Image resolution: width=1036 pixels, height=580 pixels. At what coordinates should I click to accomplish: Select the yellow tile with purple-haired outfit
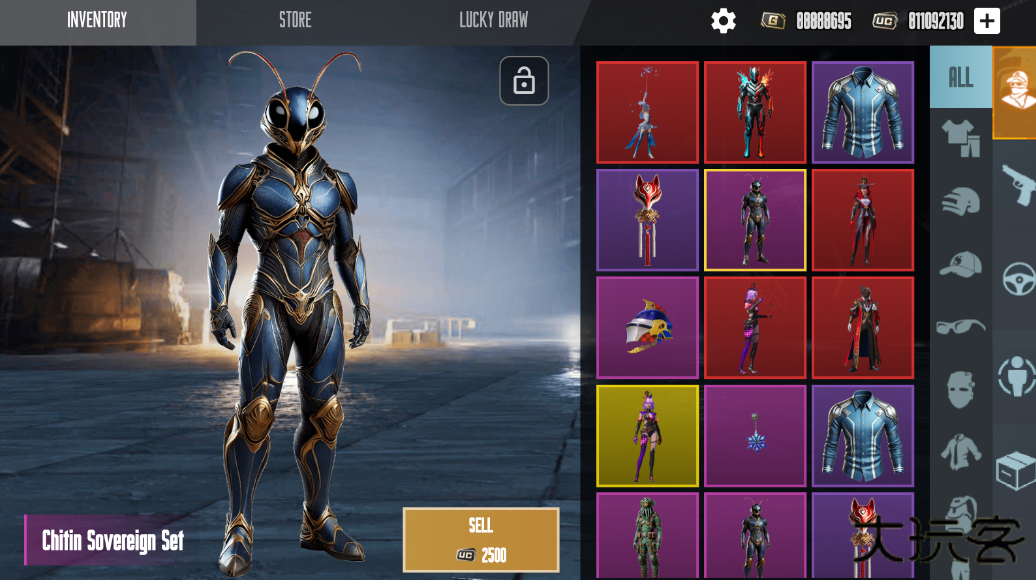647,435
